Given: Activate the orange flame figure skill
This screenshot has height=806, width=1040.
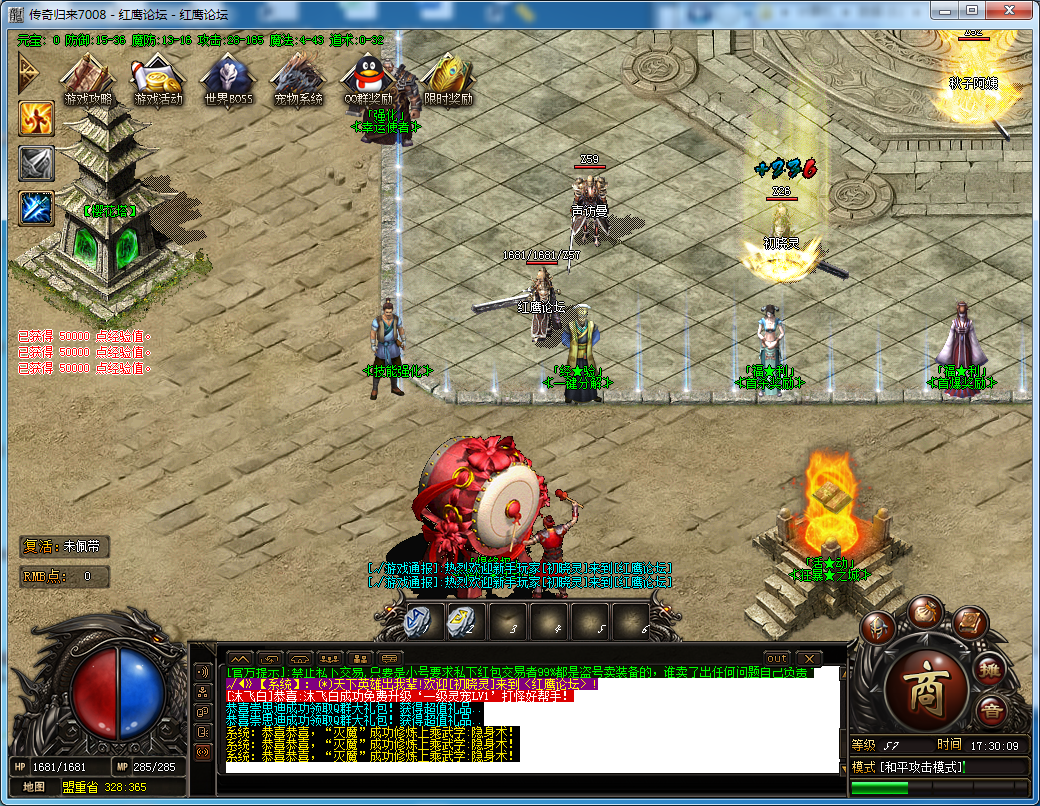Looking at the screenshot, I should pyautogui.click(x=36, y=119).
